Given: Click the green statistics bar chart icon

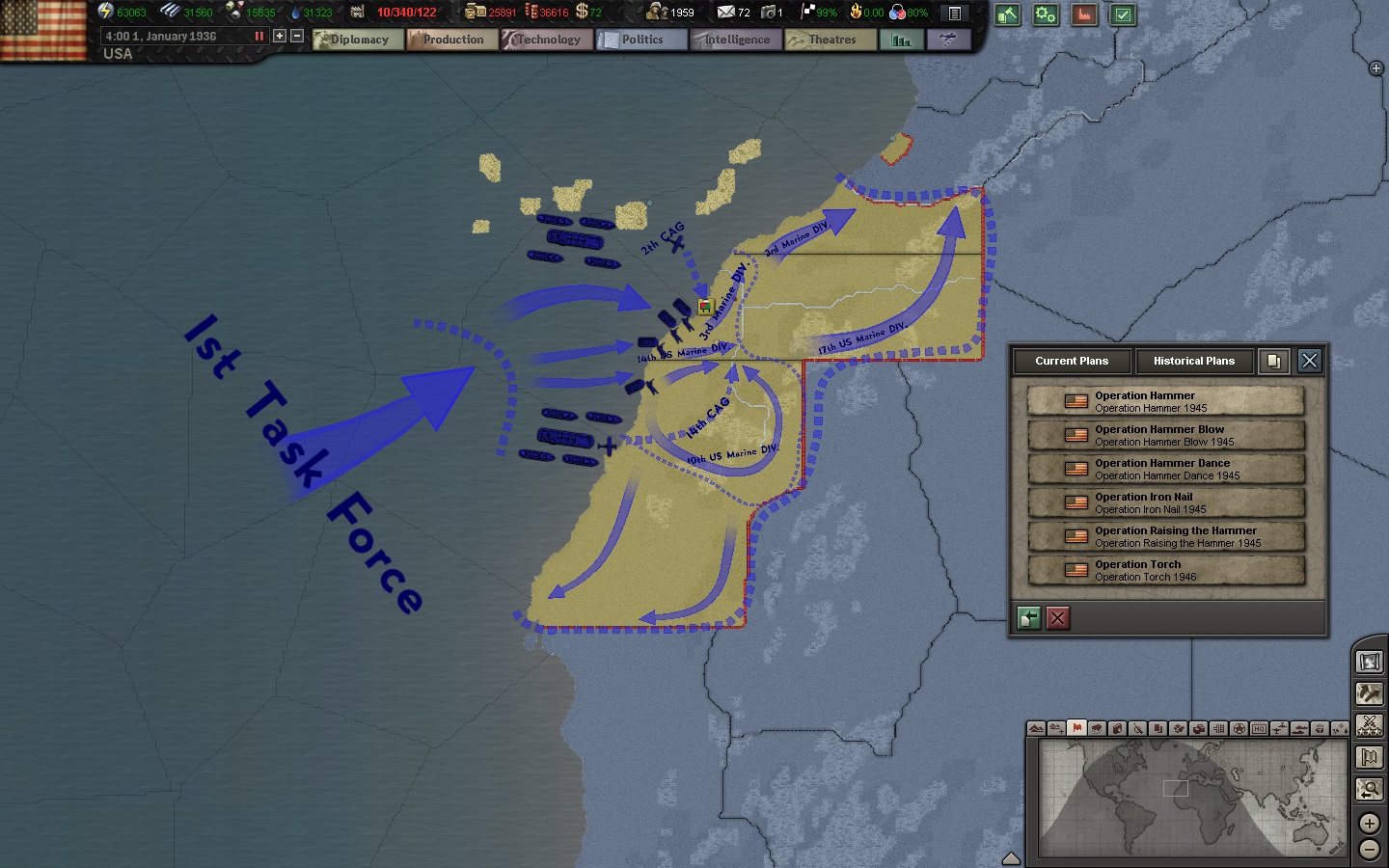Looking at the screenshot, I should (x=900, y=41).
